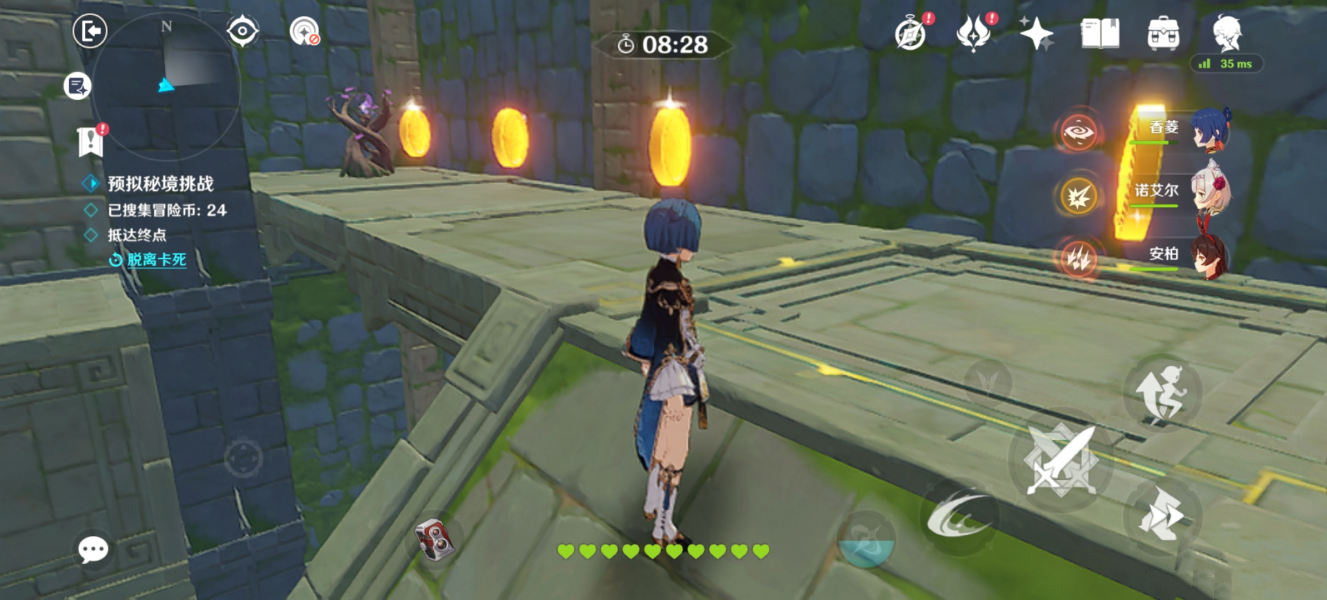Tap the eye-shaped icon beside the minimap
This screenshot has height=600, width=1327.
243,32
